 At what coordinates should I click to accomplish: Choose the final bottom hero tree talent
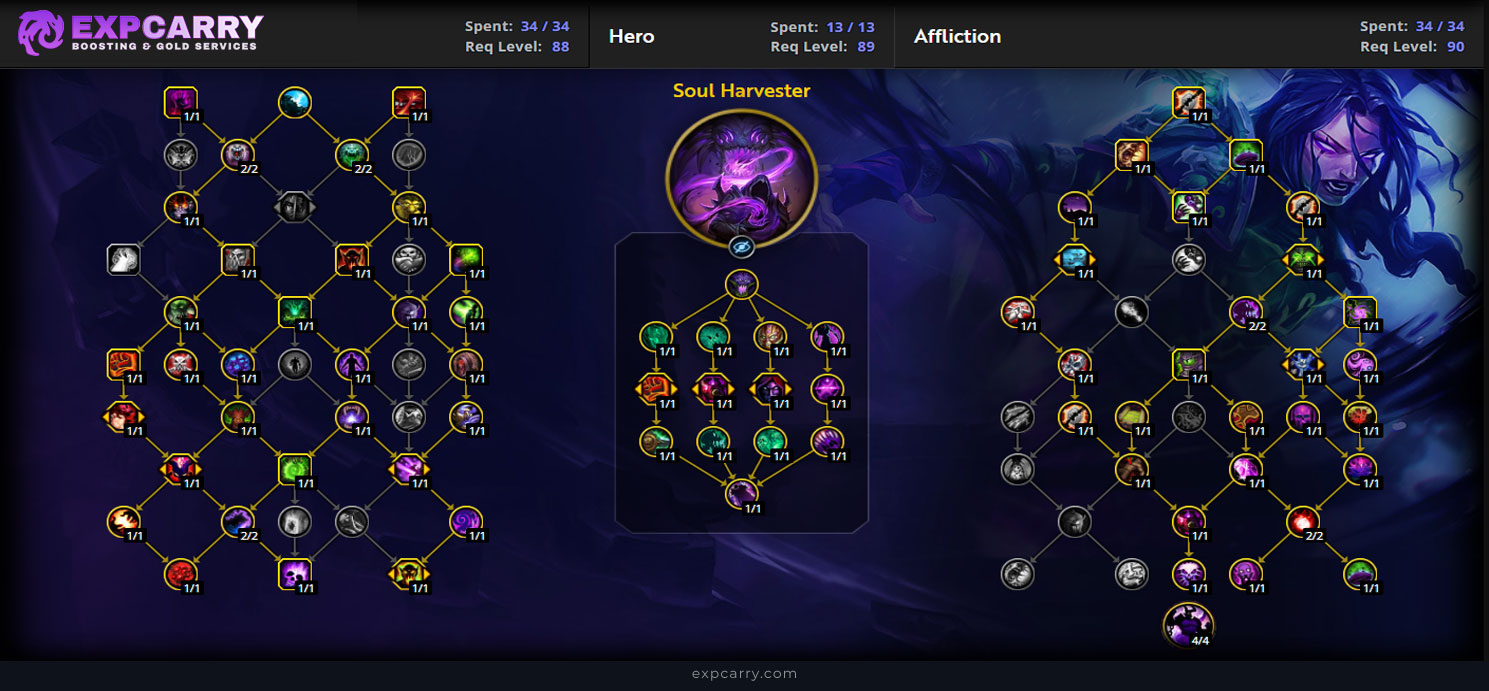pyautogui.click(x=741, y=492)
